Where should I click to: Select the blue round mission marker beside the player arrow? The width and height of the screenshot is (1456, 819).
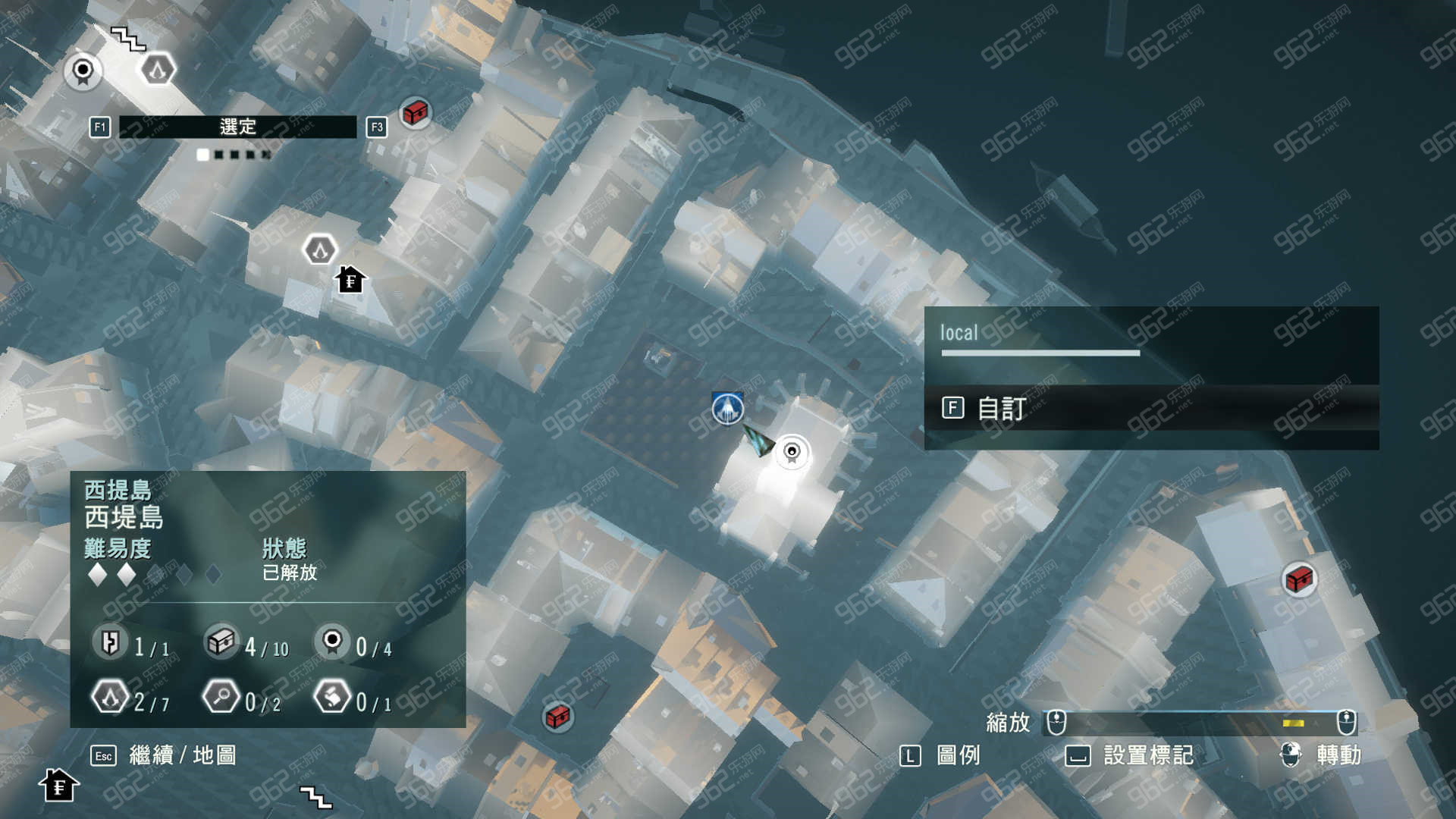(x=728, y=409)
